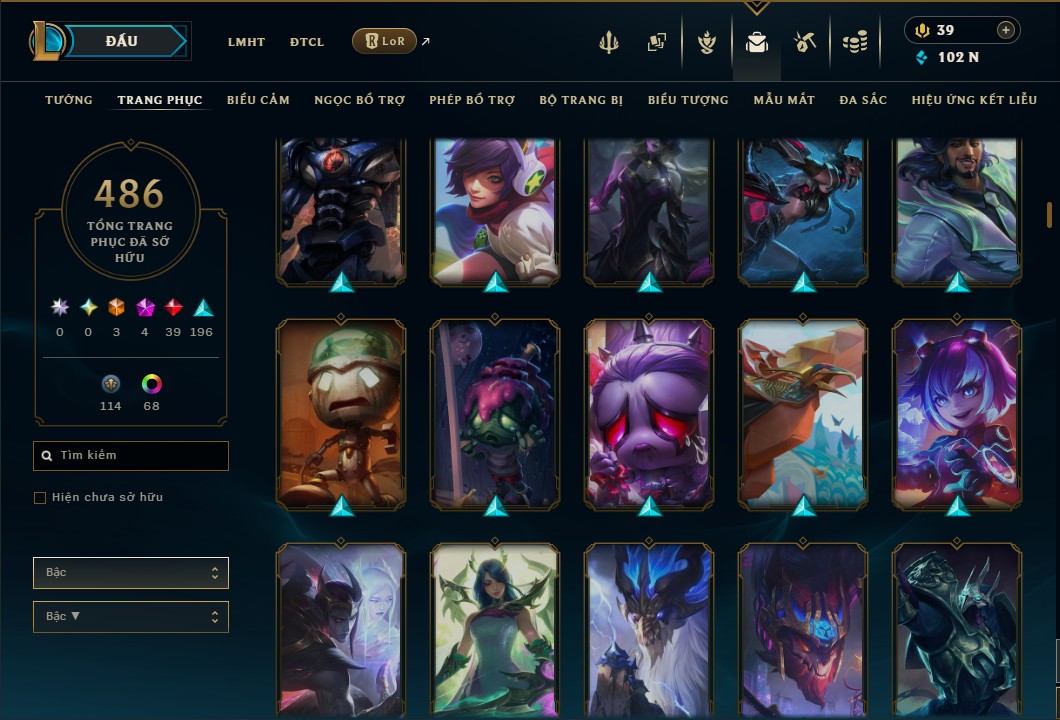Image resolution: width=1060 pixels, height=720 pixels.
Task: Switch to the ĐTCL game mode
Action: click(x=307, y=42)
